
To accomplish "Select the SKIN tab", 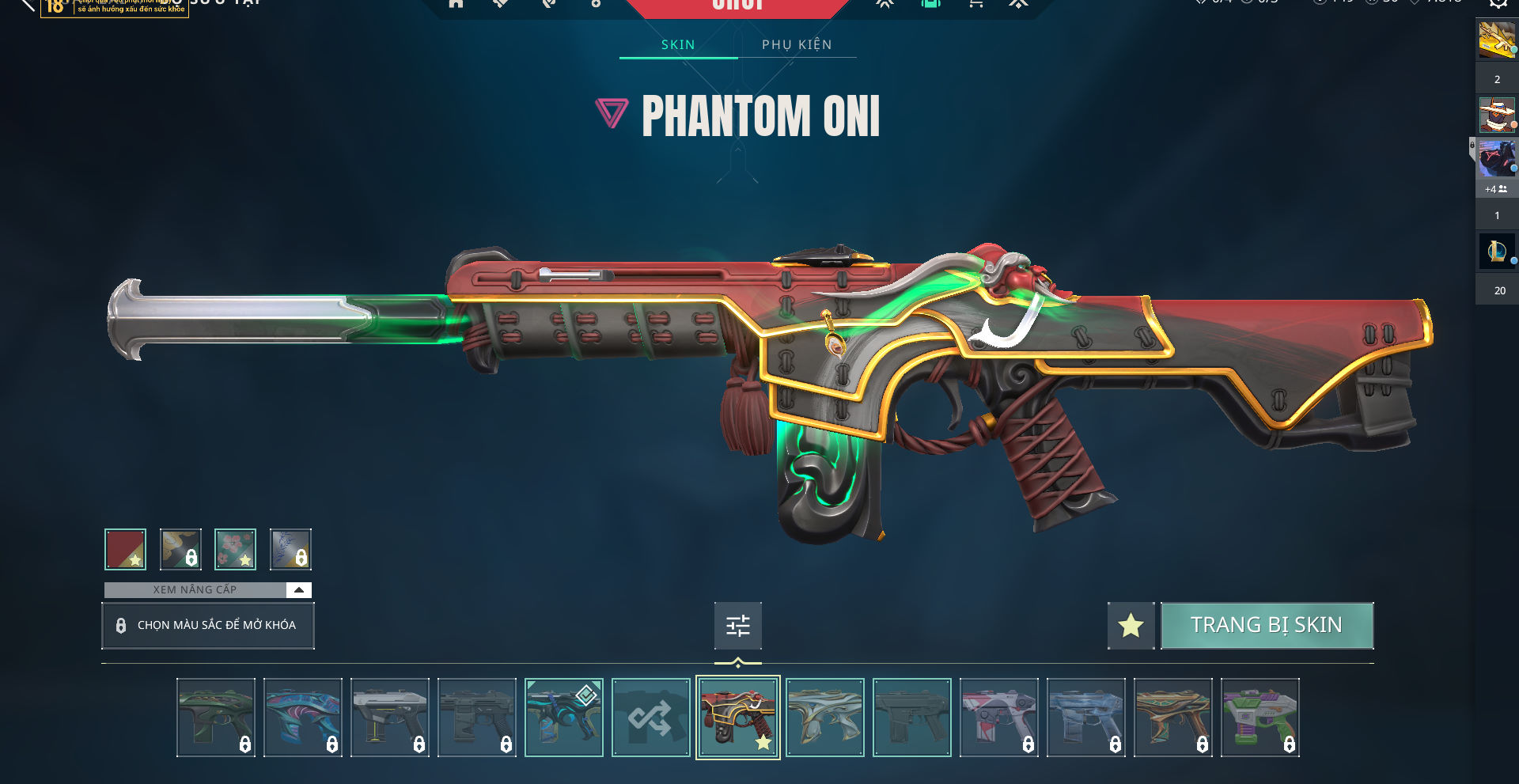I will click(x=678, y=44).
